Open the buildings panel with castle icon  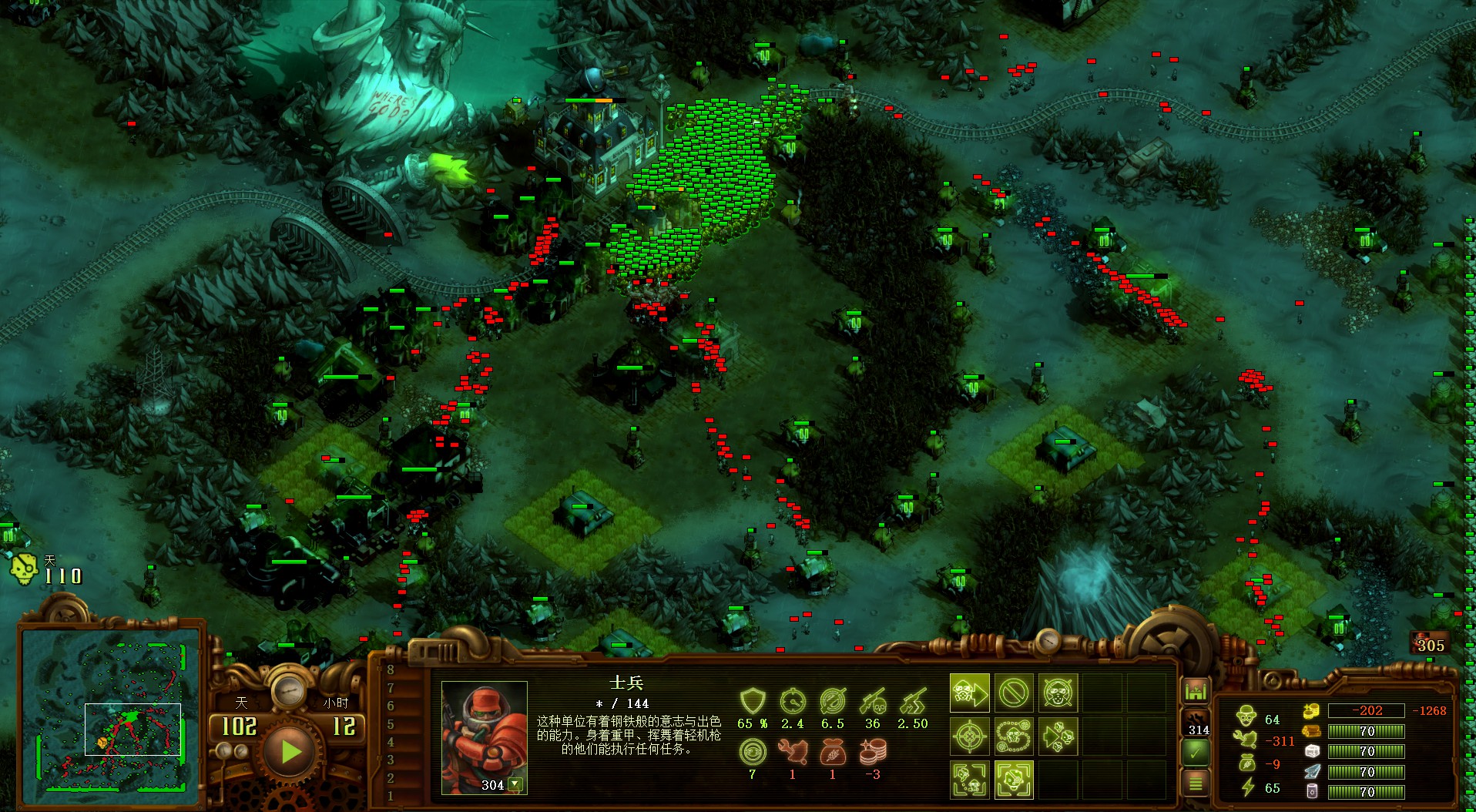tap(1196, 691)
